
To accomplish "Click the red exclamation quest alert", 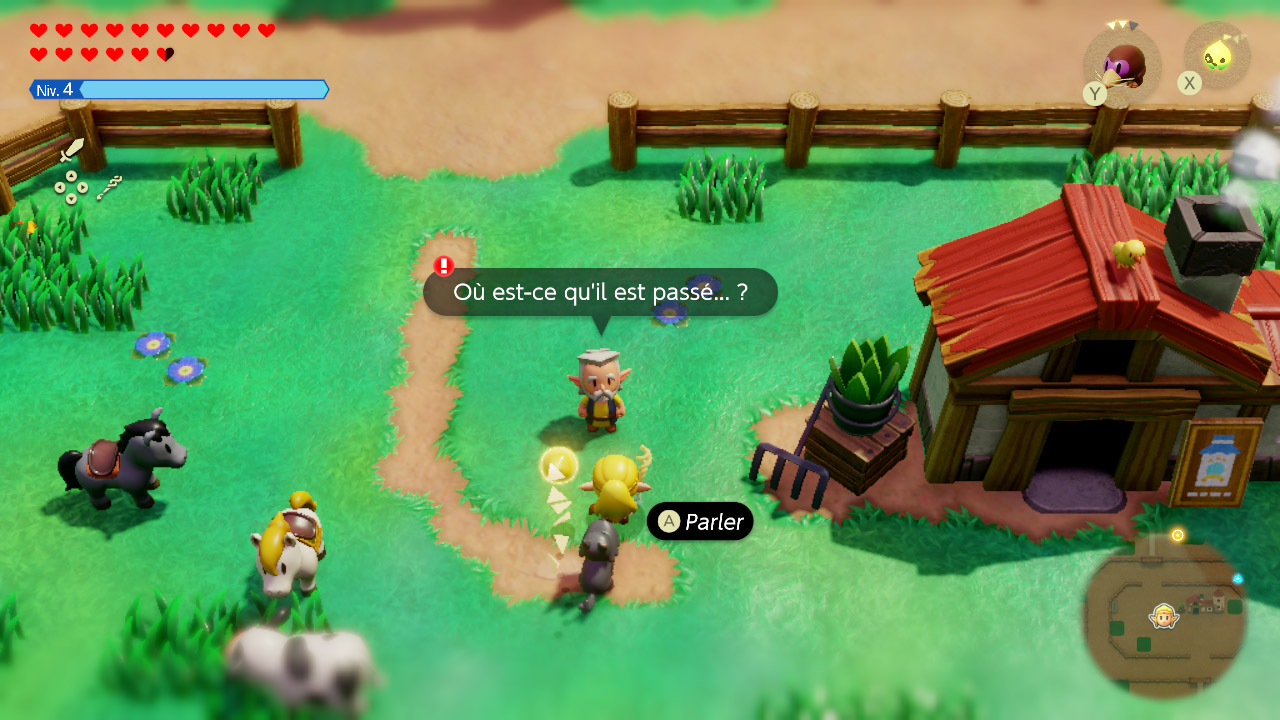I will point(444,266).
